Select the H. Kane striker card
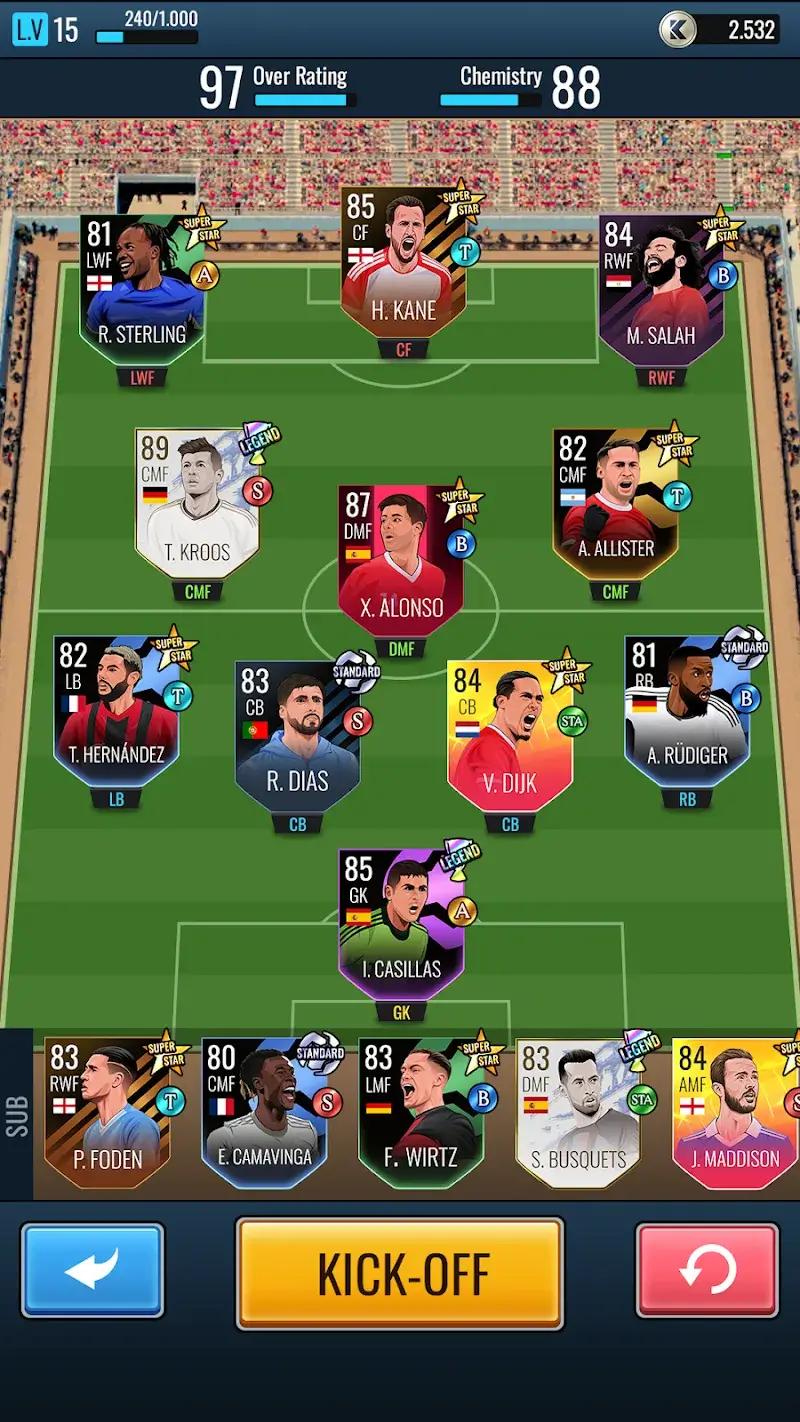Viewport: 800px width, 1422px height. click(402, 265)
